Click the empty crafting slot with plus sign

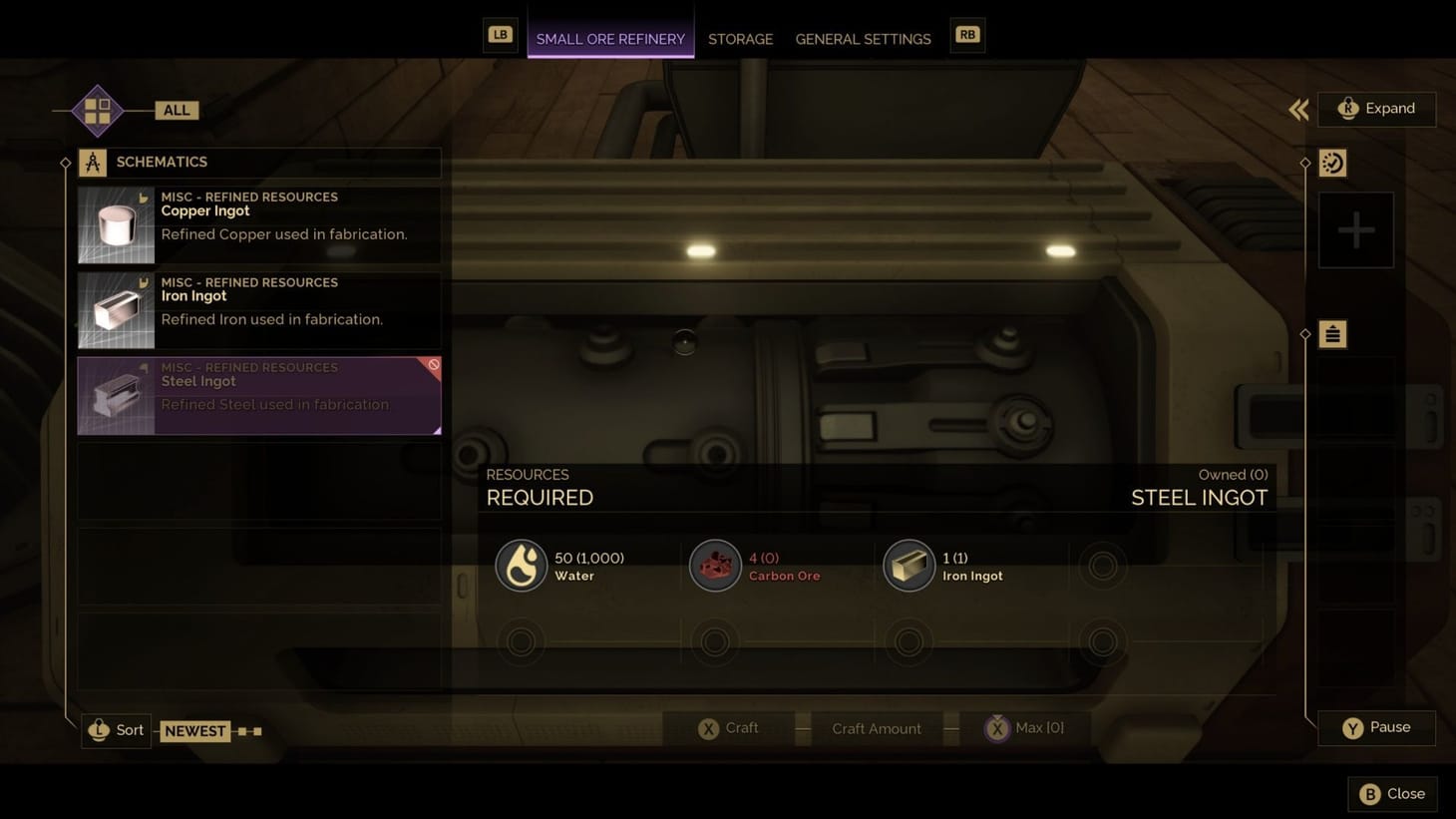click(1355, 229)
